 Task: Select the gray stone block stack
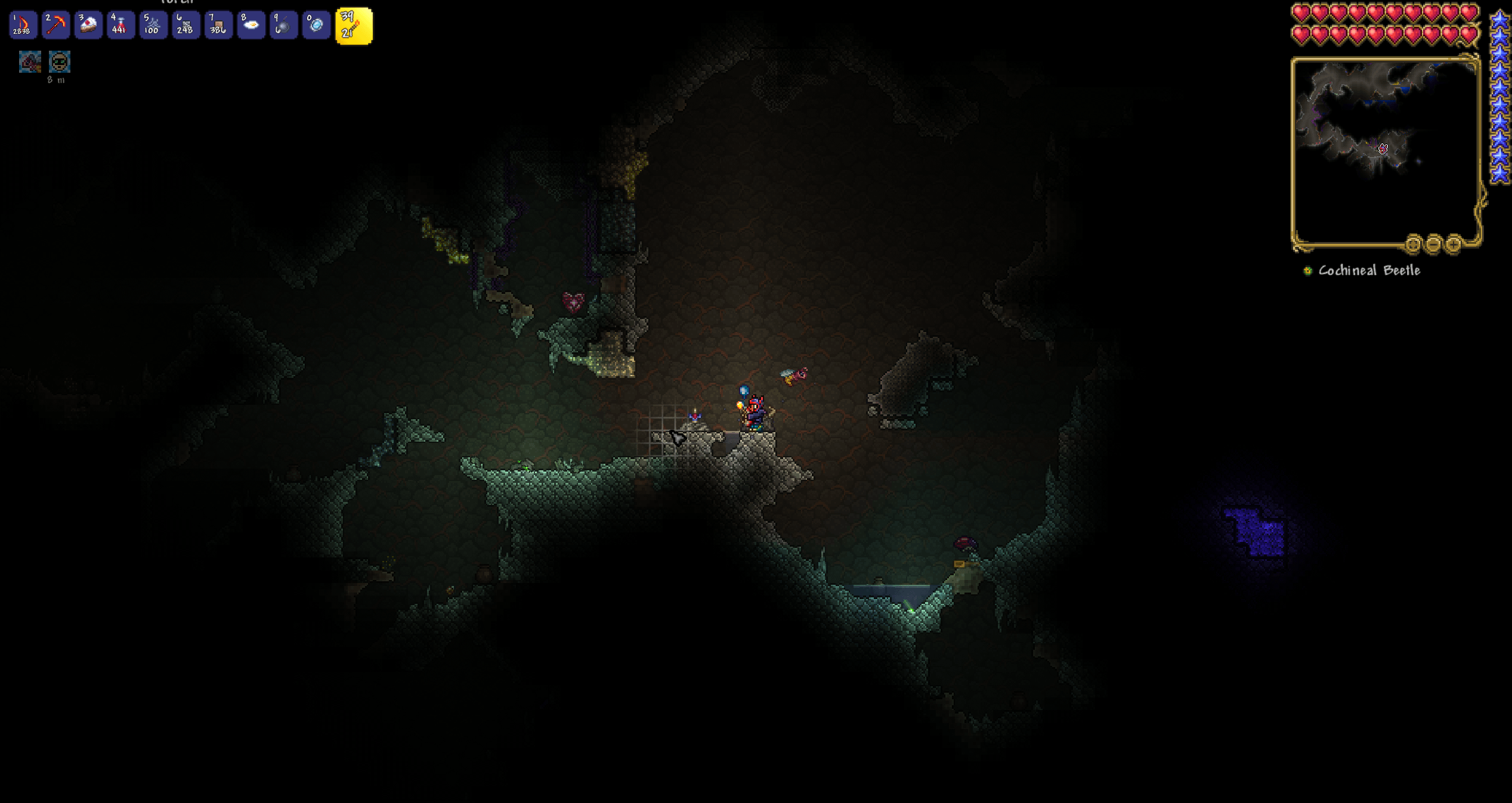pos(185,25)
